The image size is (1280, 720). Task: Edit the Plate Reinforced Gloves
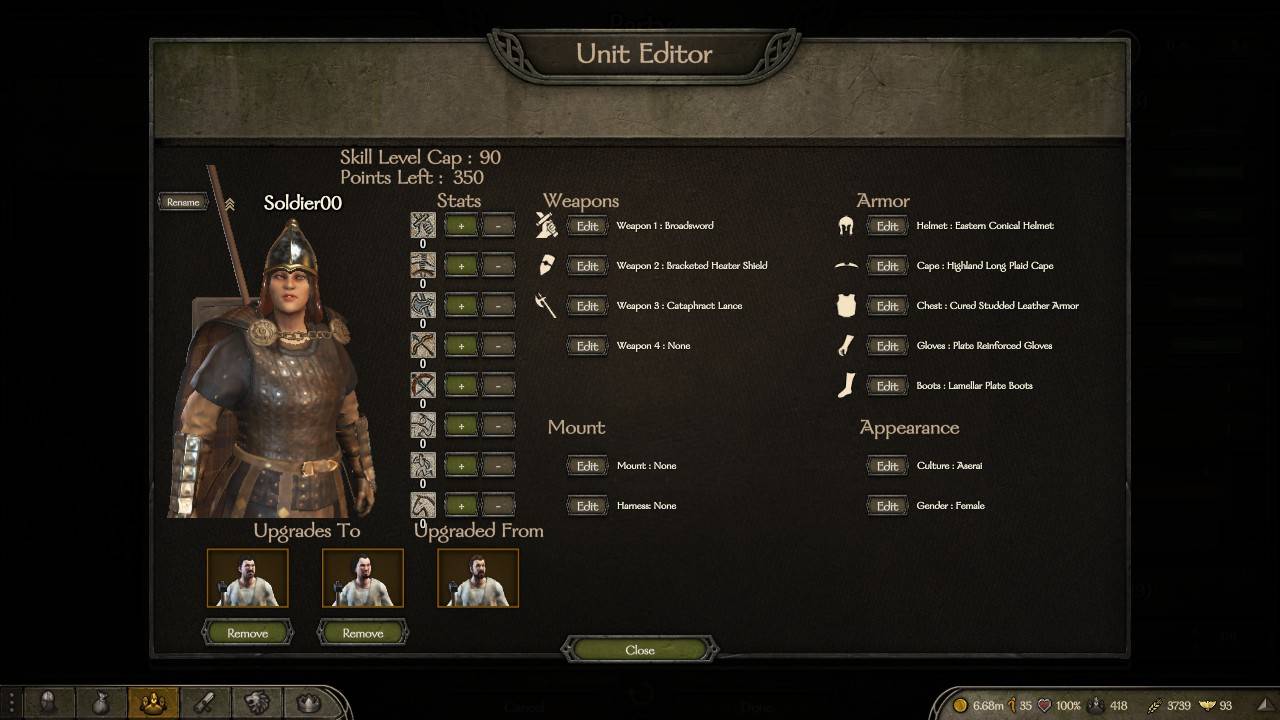coord(887,346)
